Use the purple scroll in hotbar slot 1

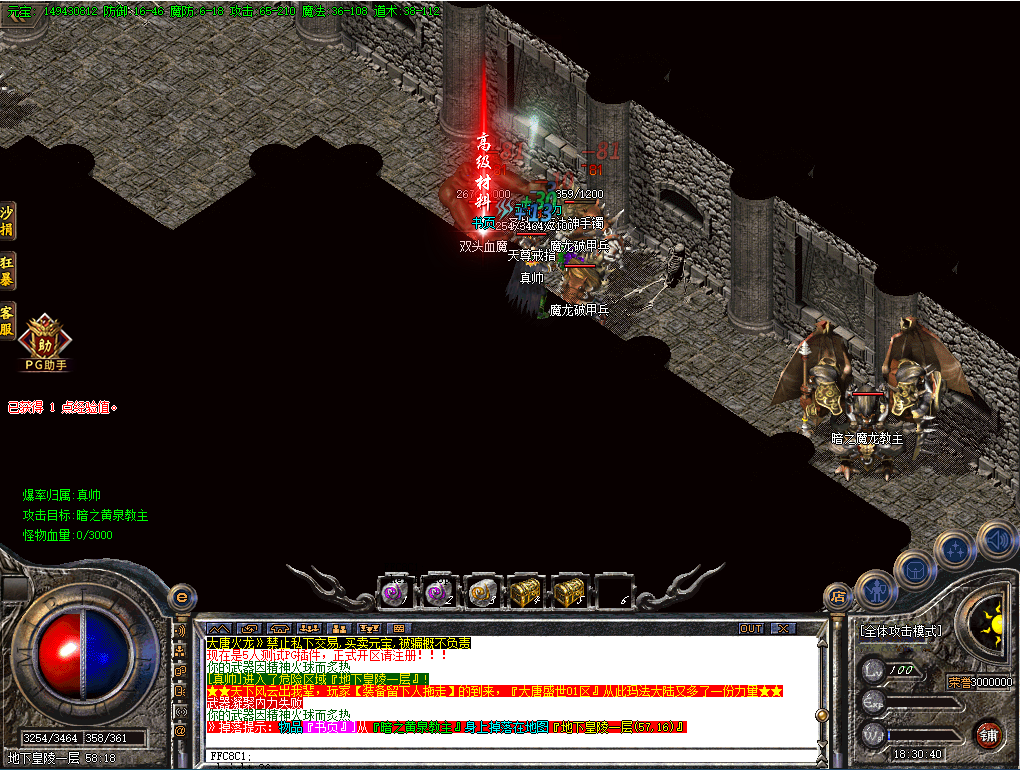(x=393, y=592)
